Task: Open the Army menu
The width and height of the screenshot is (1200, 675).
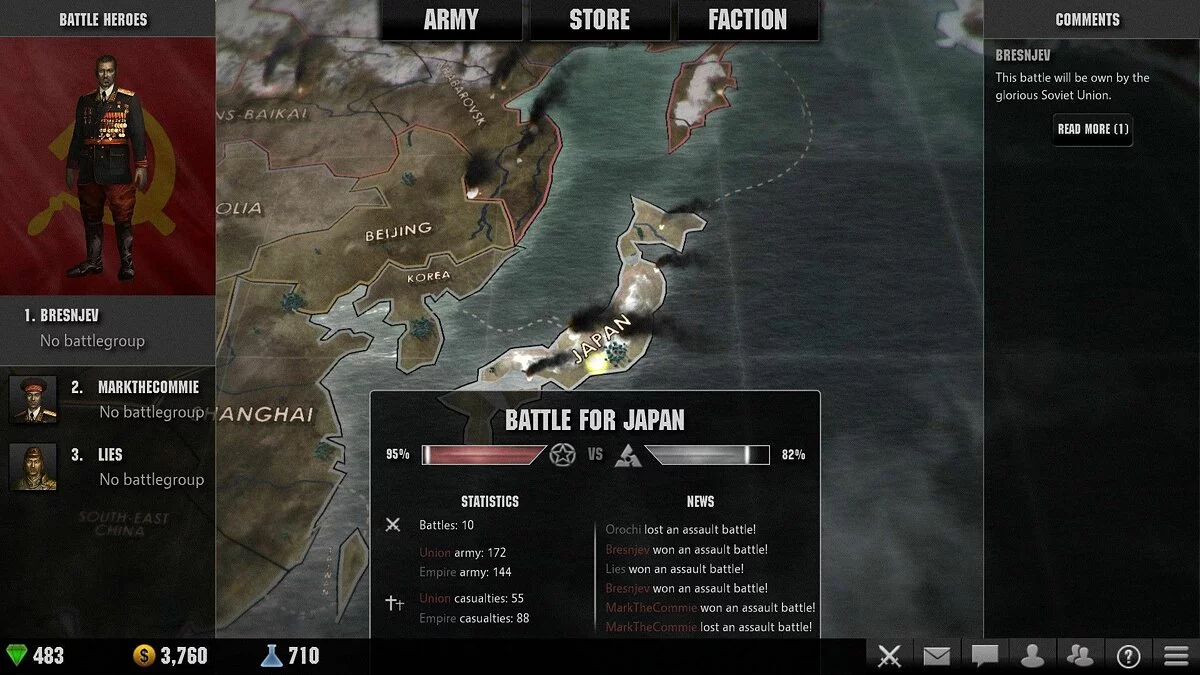Action: (451, 20)
